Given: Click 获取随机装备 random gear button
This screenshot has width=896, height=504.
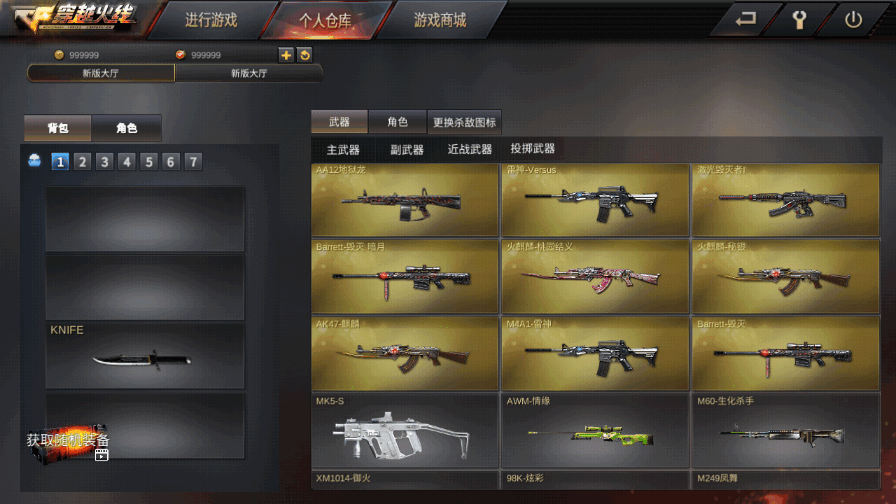Looking at the screenshot, I should (x=68, y=441).
